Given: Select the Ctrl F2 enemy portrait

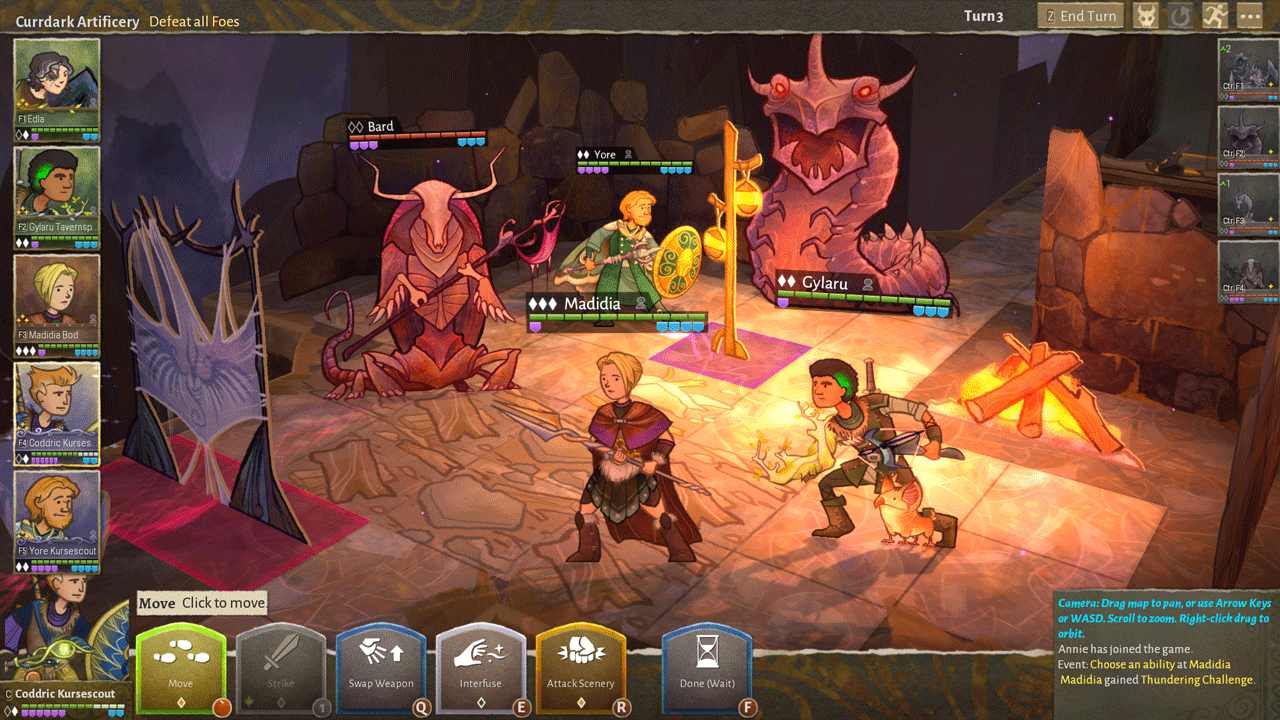Looking at the screenshot, I should (1249, 135).
